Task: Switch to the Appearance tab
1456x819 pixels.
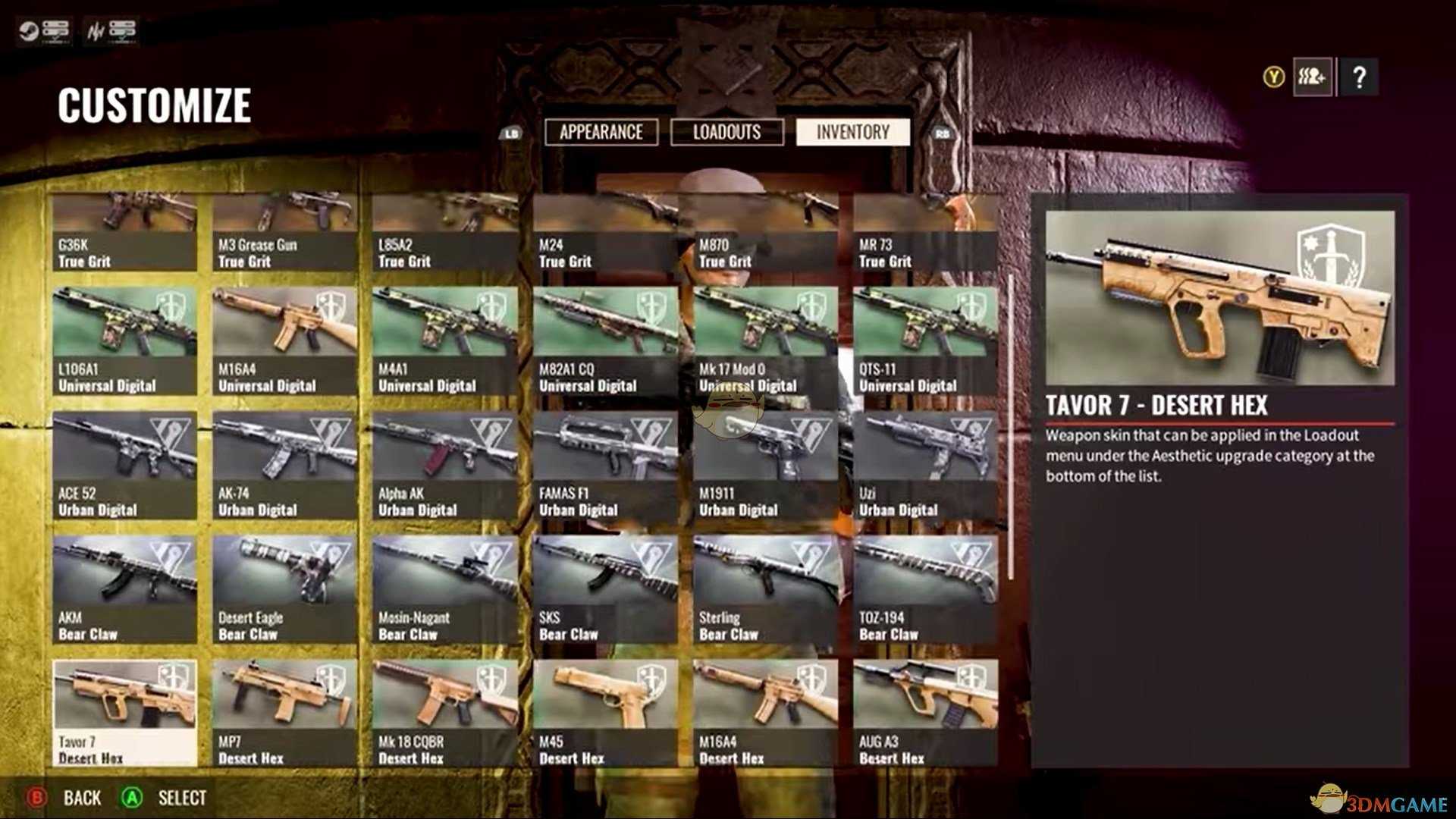Action: (601, 132)
